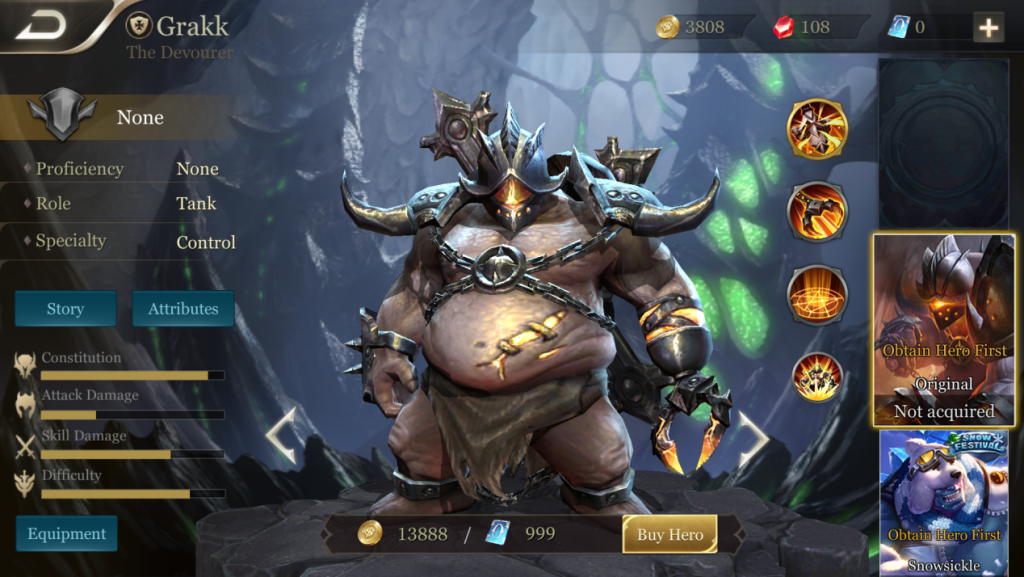Open the Equipment recommendations

coord(66,534)
